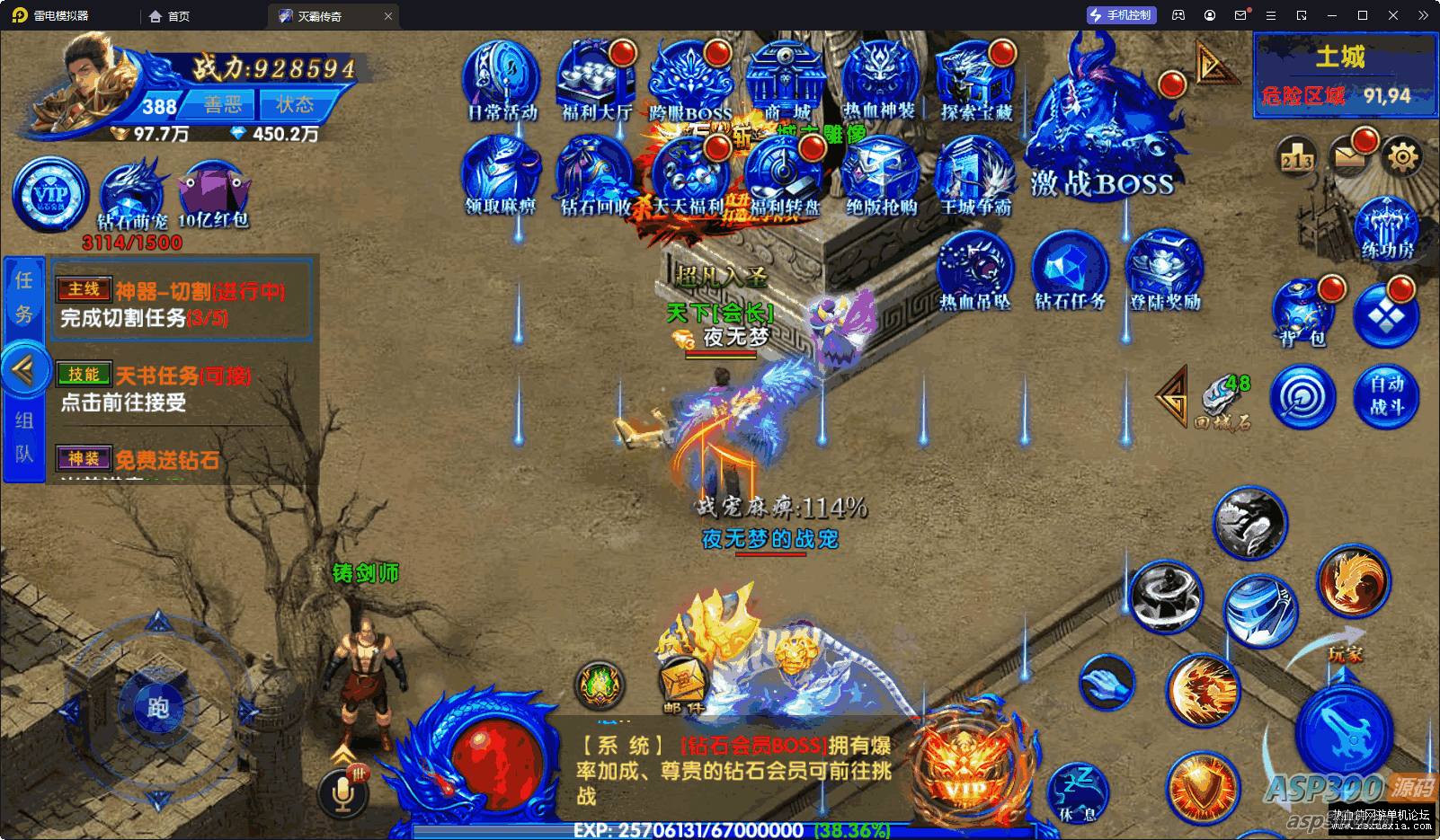Open the 商城 shop
The height and width of the screenshot is (840, 1440).
coord(787,80)
